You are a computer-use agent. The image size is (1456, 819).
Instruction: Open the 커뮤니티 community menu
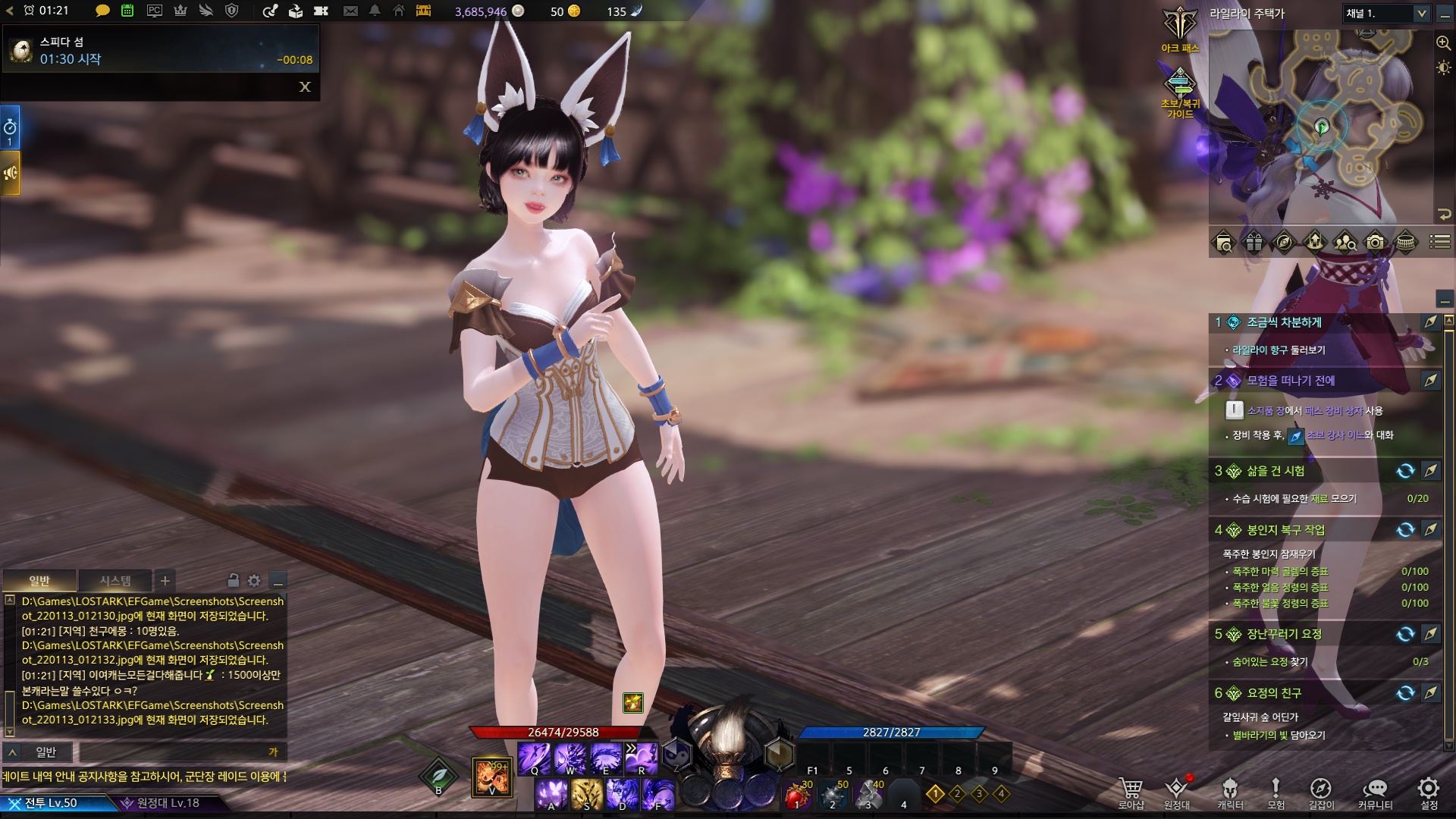(x=1375, y=792)
